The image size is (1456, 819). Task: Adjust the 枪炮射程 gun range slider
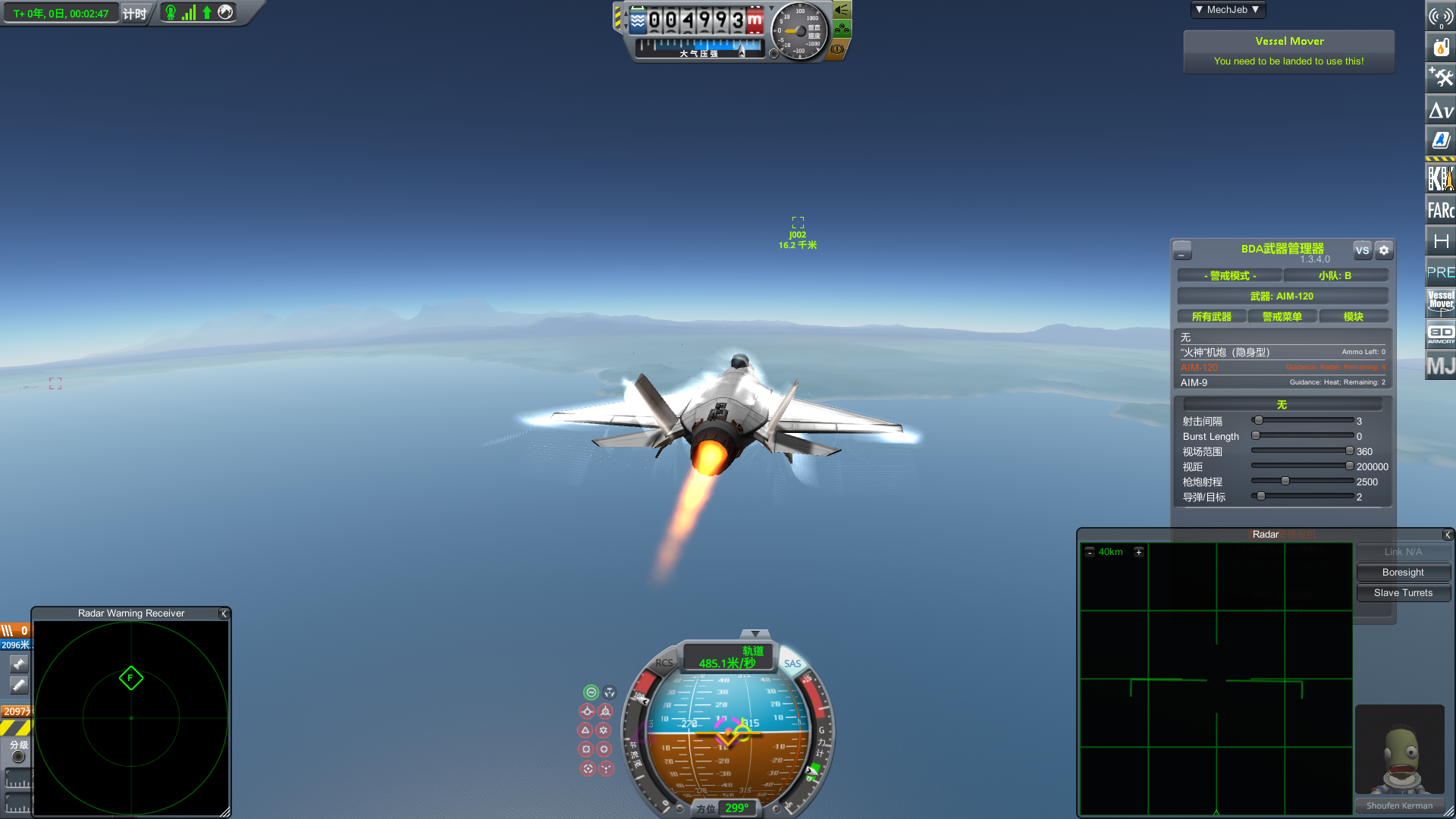click(1285, 482)
